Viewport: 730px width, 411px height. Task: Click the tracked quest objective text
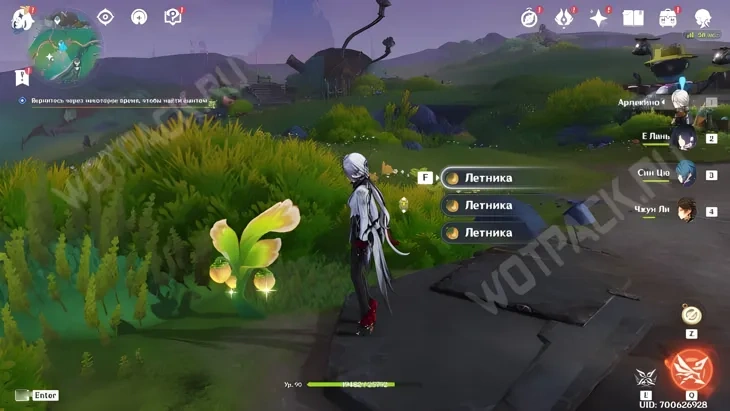(114, 101)
